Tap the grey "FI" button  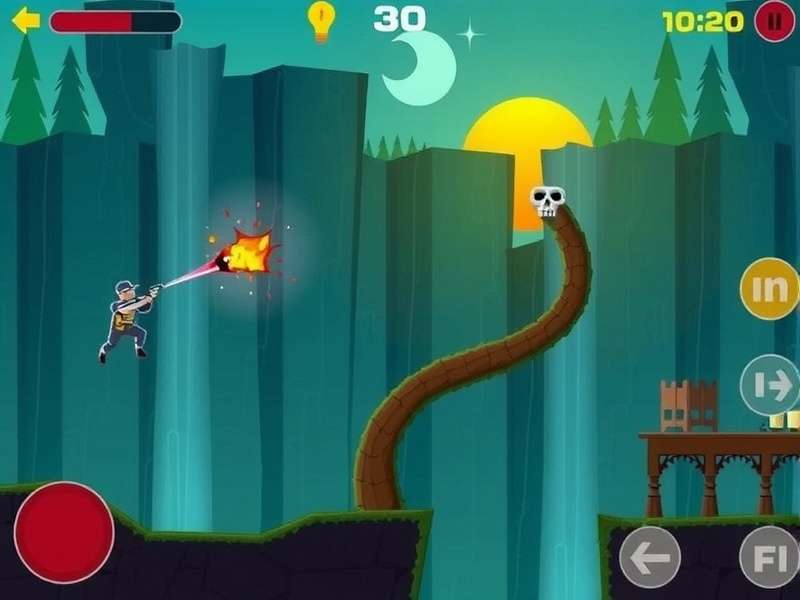click(x=770, y=557)
